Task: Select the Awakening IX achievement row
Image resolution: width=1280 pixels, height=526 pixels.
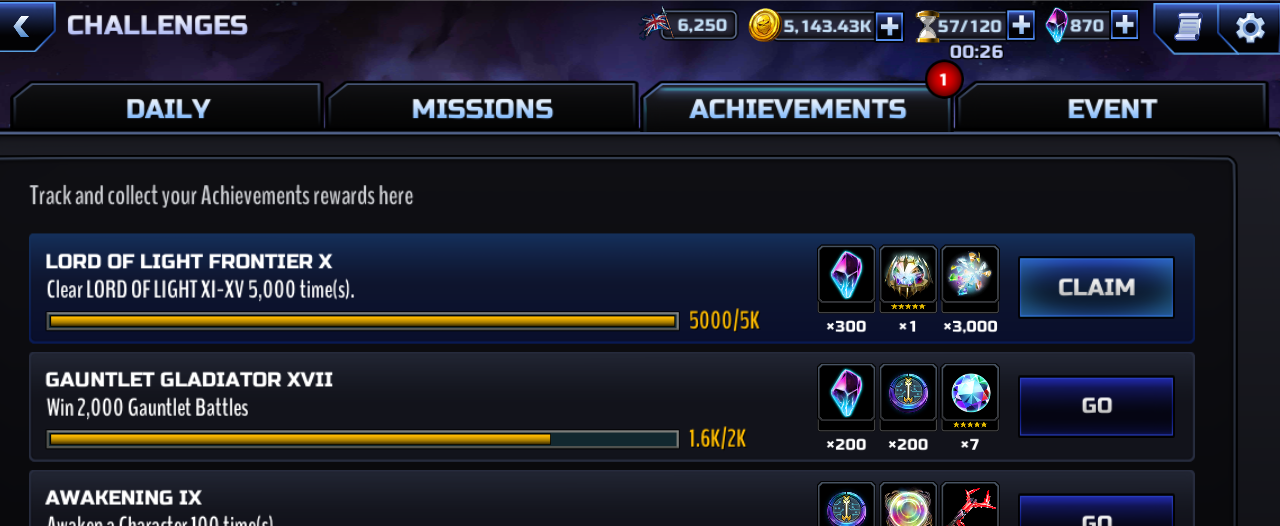Action: pos(400,505)
